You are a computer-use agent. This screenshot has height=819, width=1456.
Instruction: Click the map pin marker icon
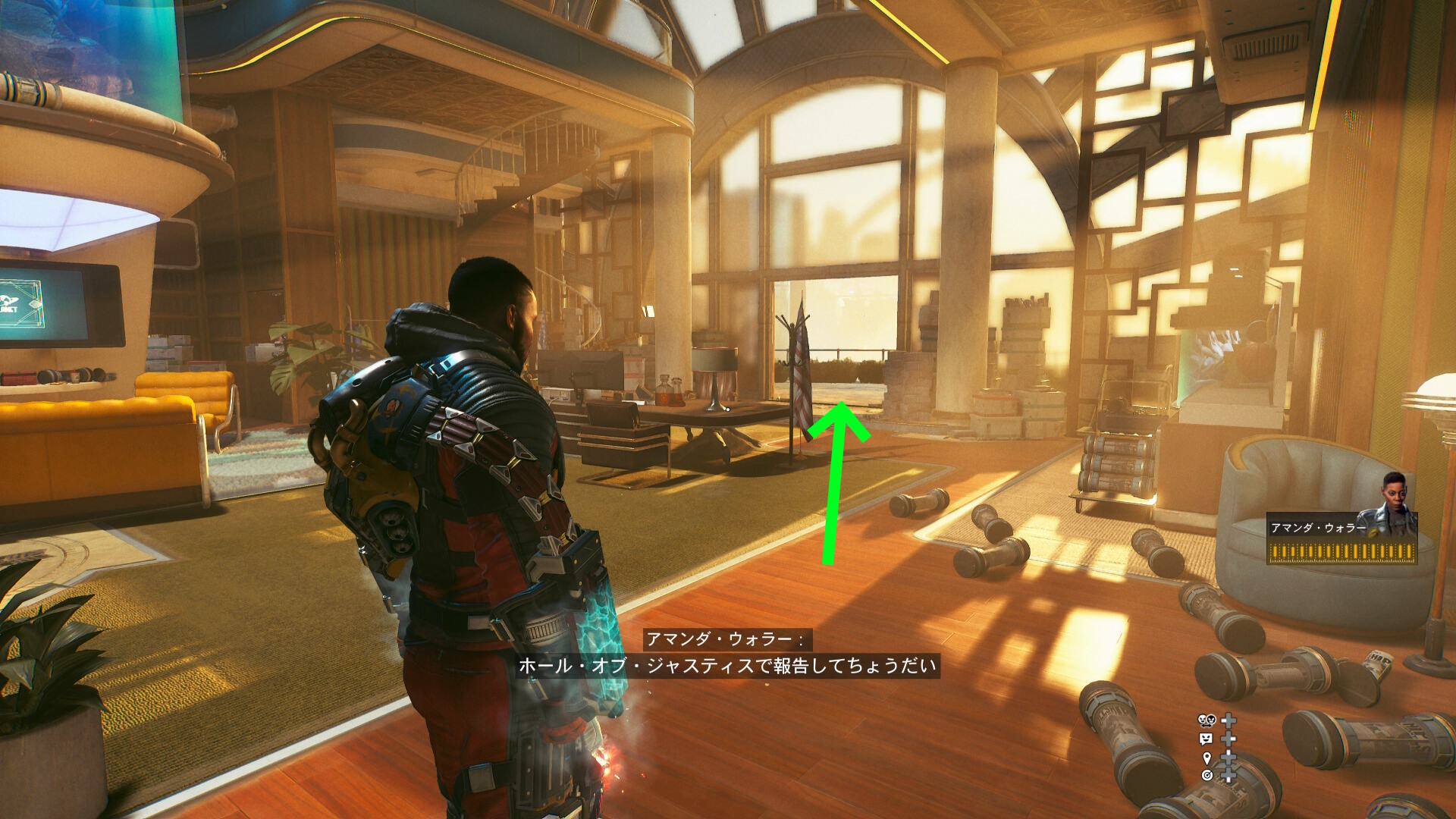[1207, 758]
